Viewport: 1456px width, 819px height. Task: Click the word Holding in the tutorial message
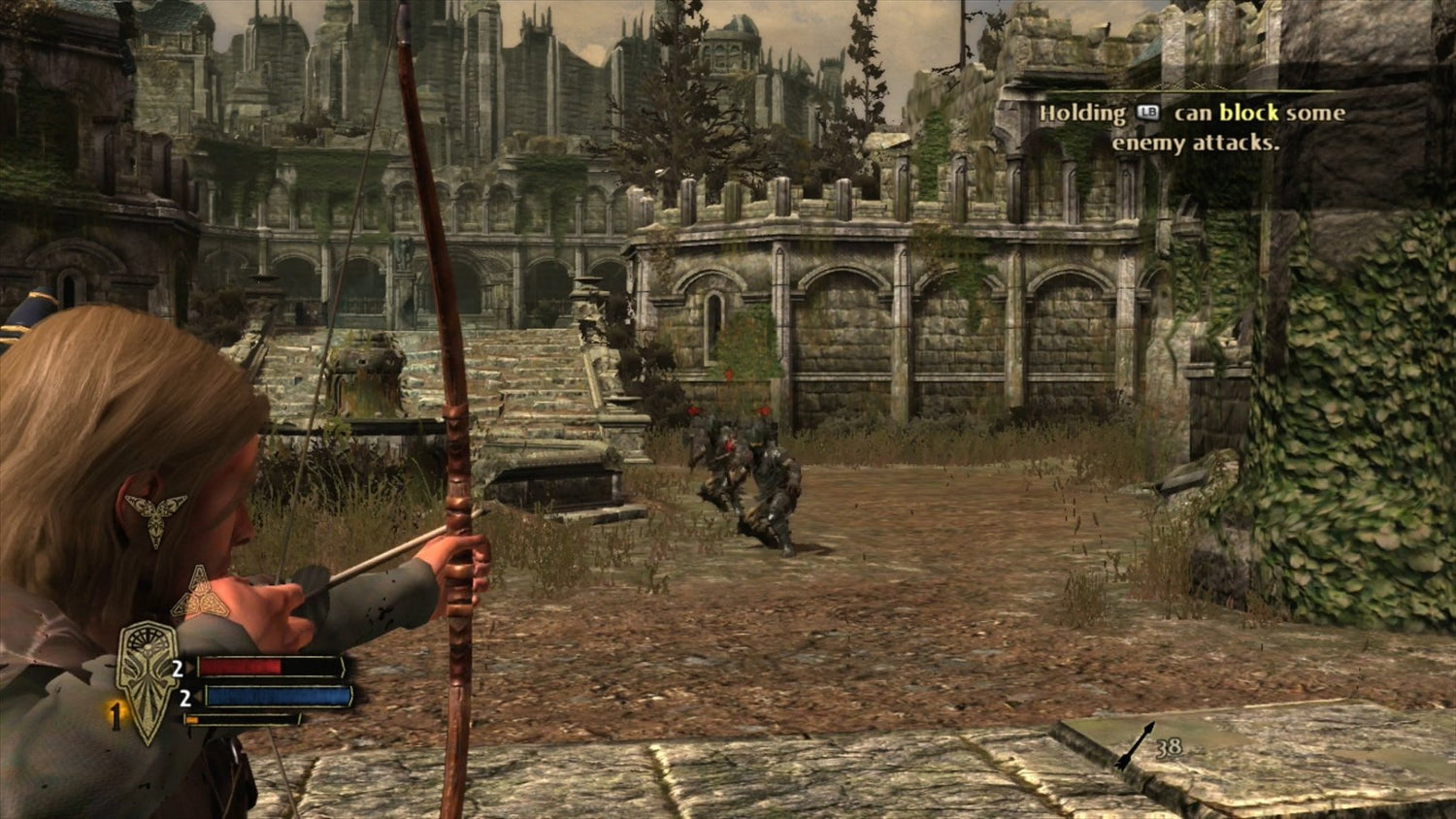point(1082,113)
